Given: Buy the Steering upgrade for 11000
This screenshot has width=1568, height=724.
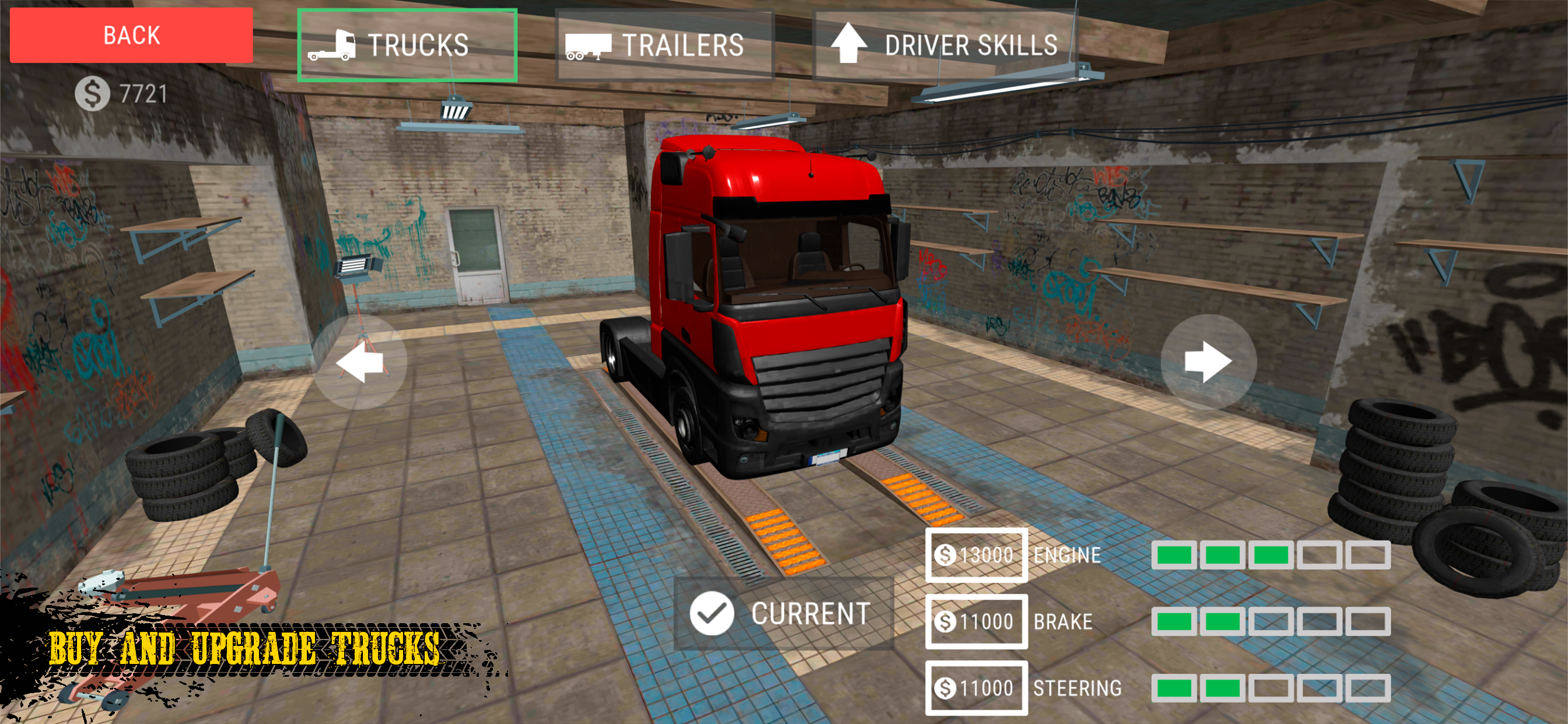Looking at the screenshot, I should point(976,688).
